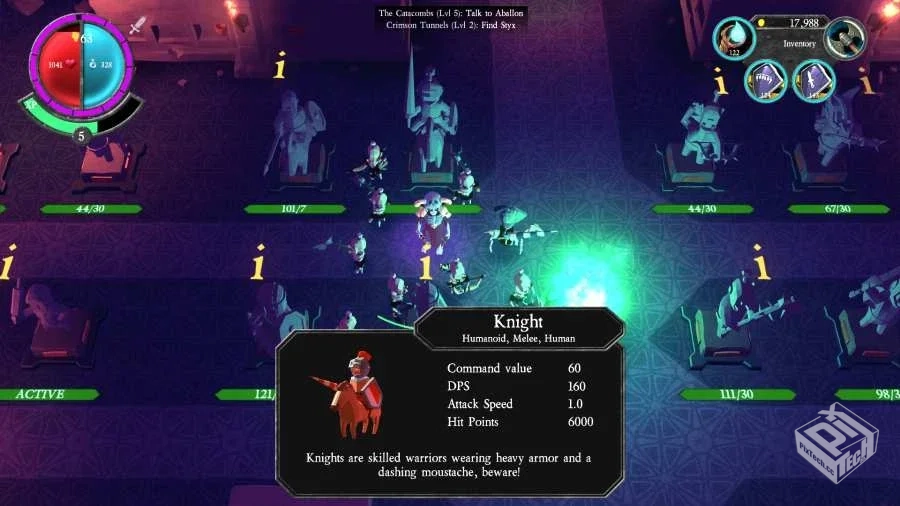Image resolution: width=900 pixels, height=506 pixels.
Task: Activate the fang spellbook ability
Action: (765, 81)
